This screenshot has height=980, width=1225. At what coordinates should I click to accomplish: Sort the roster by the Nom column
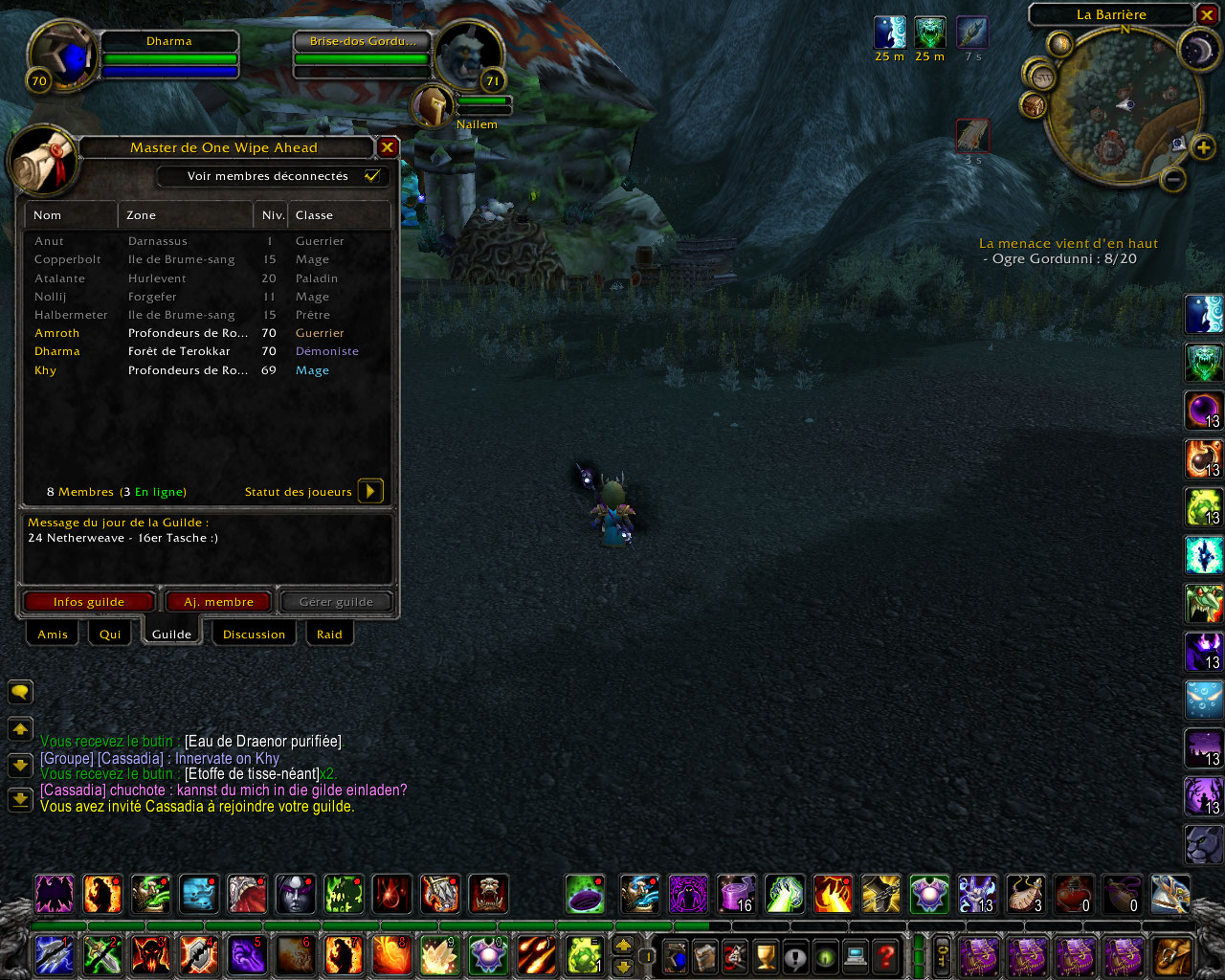[70, 215]
